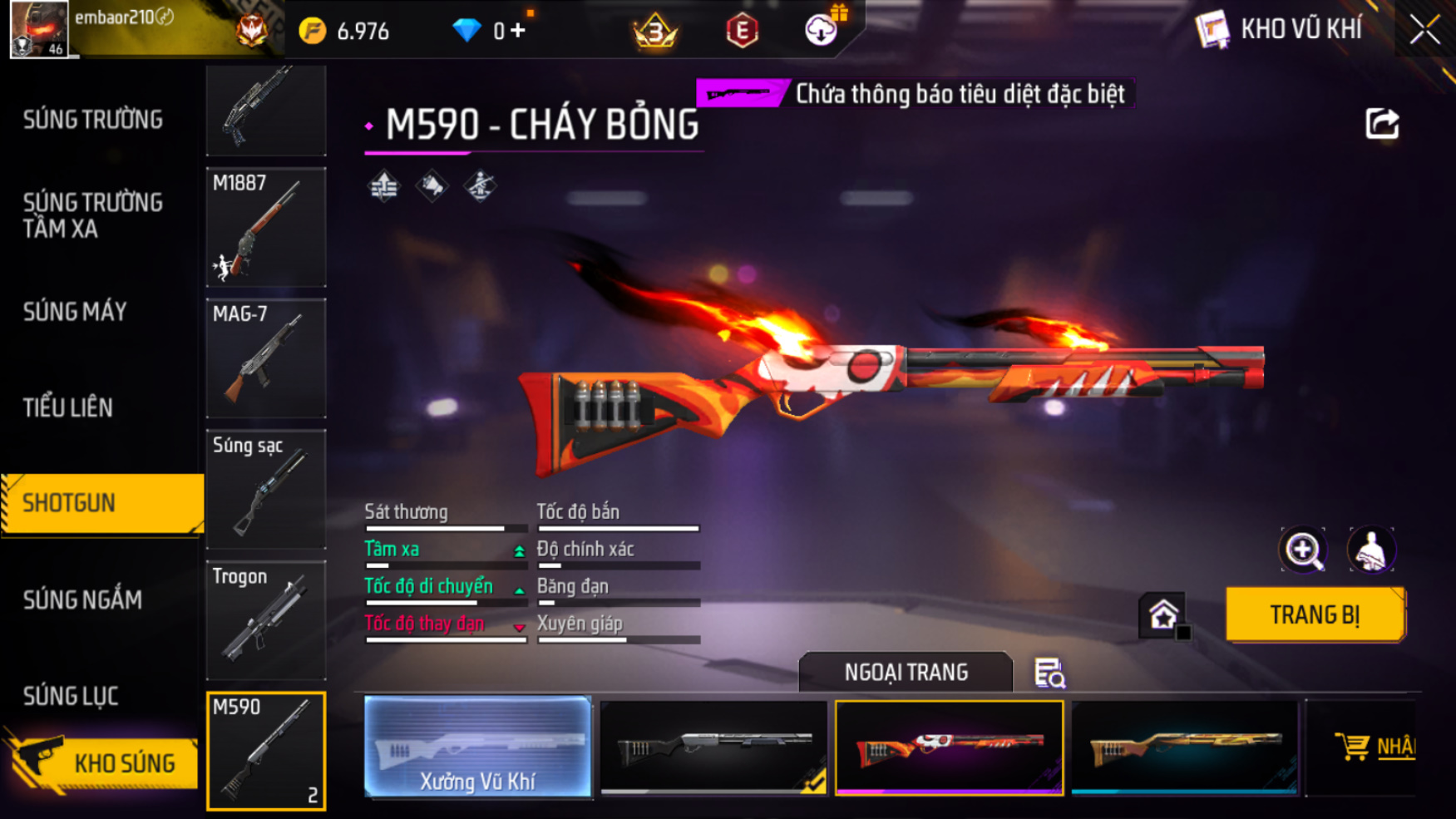The height and width of the screenshot is (819, 1456).
Task: Choose the Súng sạc weapon thumbnail
Action: 266,489
